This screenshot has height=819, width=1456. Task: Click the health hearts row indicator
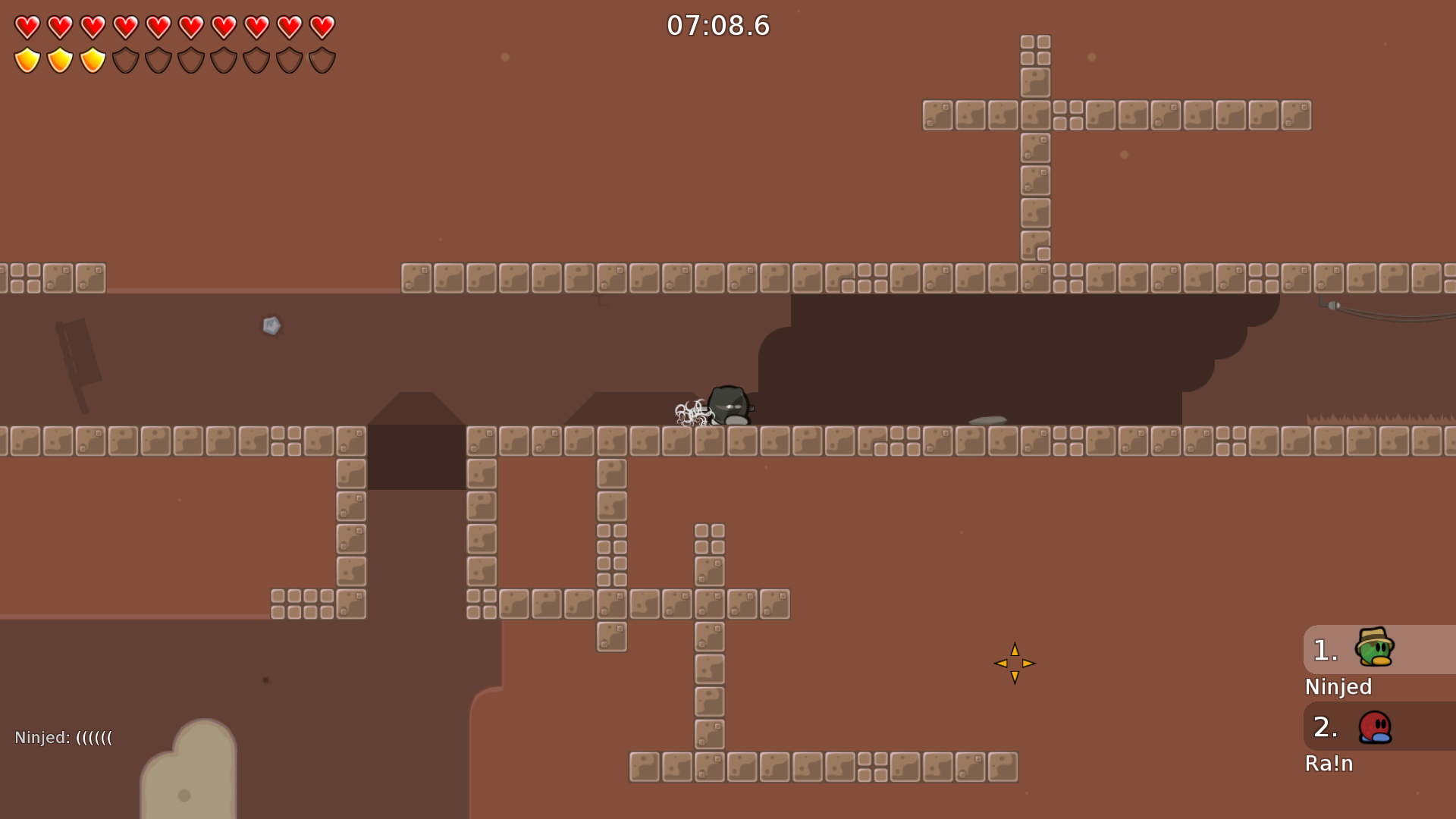click(174, 26)
